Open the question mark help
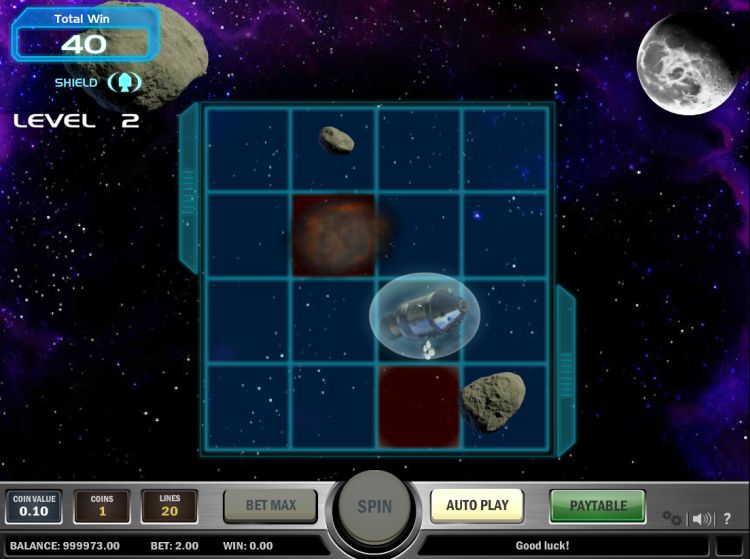 pyautogui.click(x=727, y=518)
